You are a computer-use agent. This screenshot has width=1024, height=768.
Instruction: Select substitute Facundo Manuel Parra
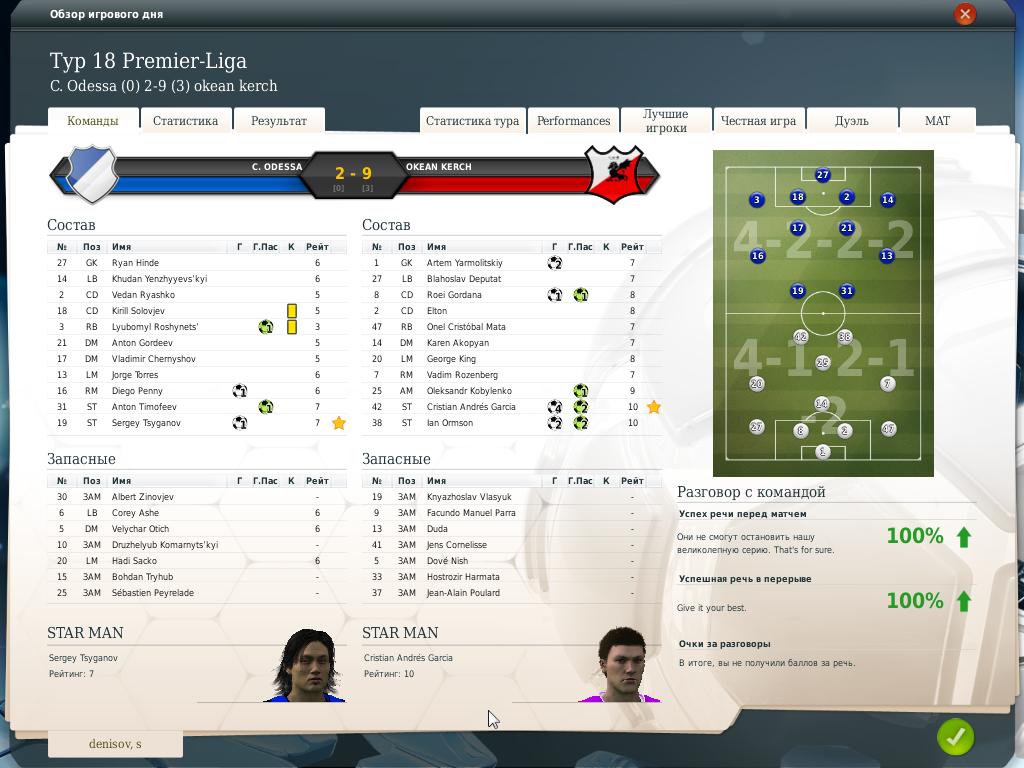click(x=471, y=513)
